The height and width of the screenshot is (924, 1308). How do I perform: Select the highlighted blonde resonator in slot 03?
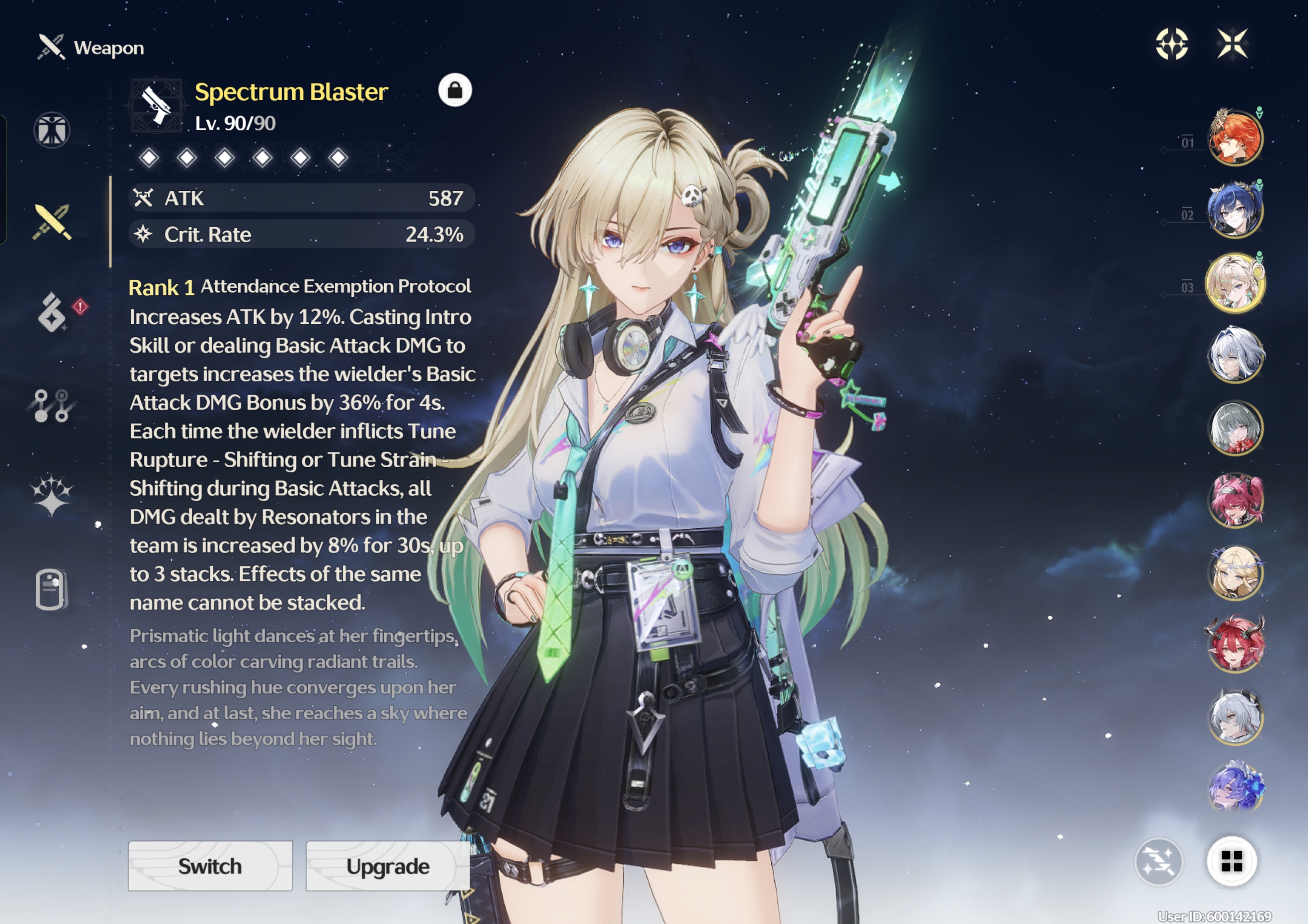(1235, 282)
